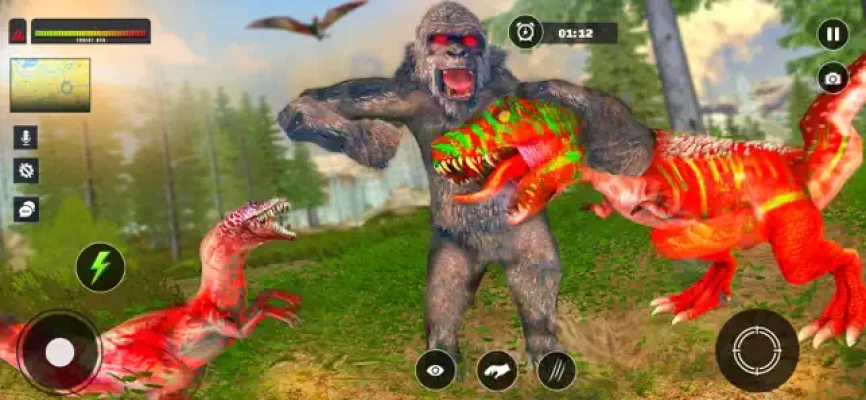Activate the claw slash attack
The height and width of the screenshot is (400, 866).
(556, 370)
